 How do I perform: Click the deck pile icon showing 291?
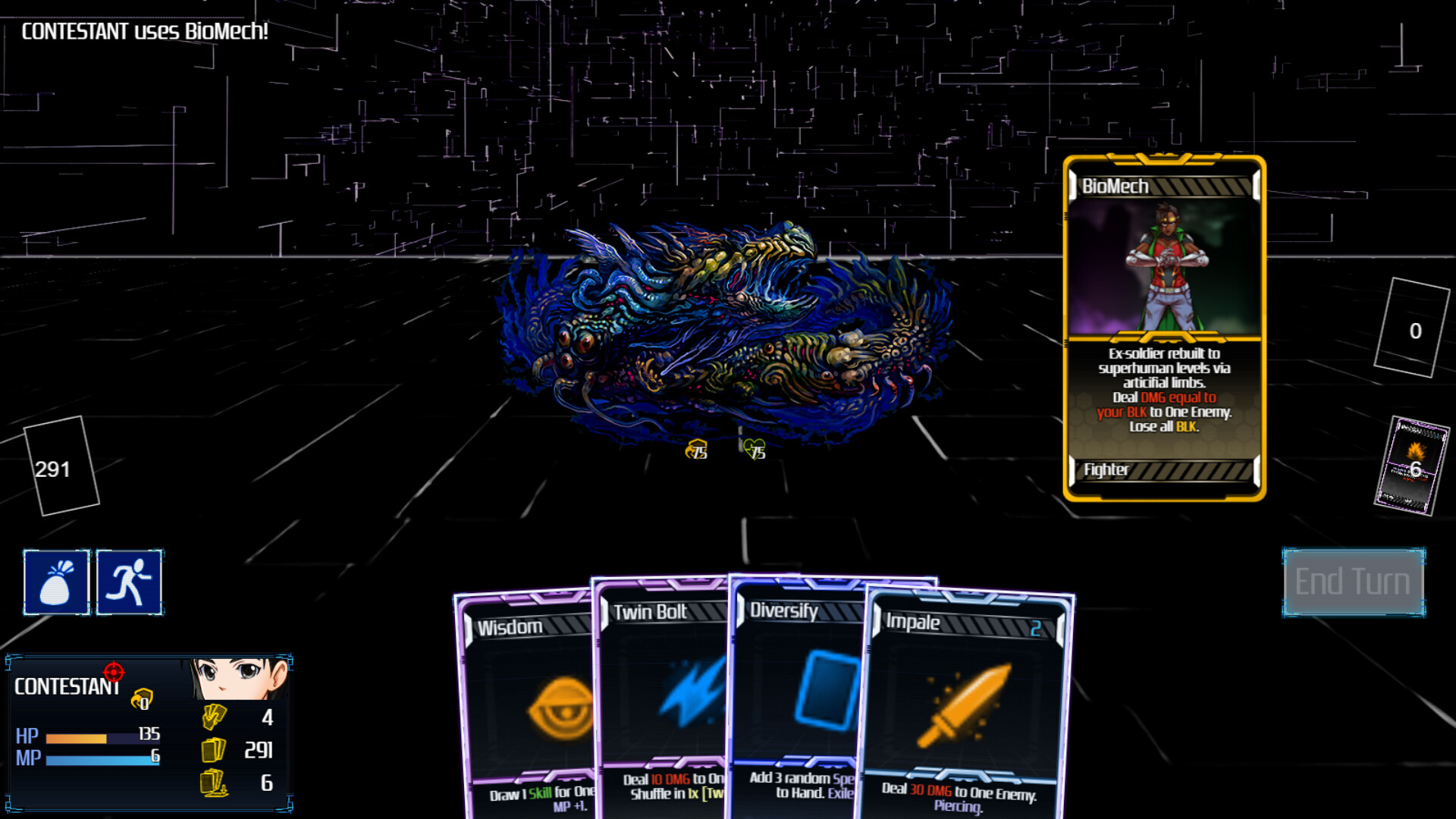[x=215, y=751]
